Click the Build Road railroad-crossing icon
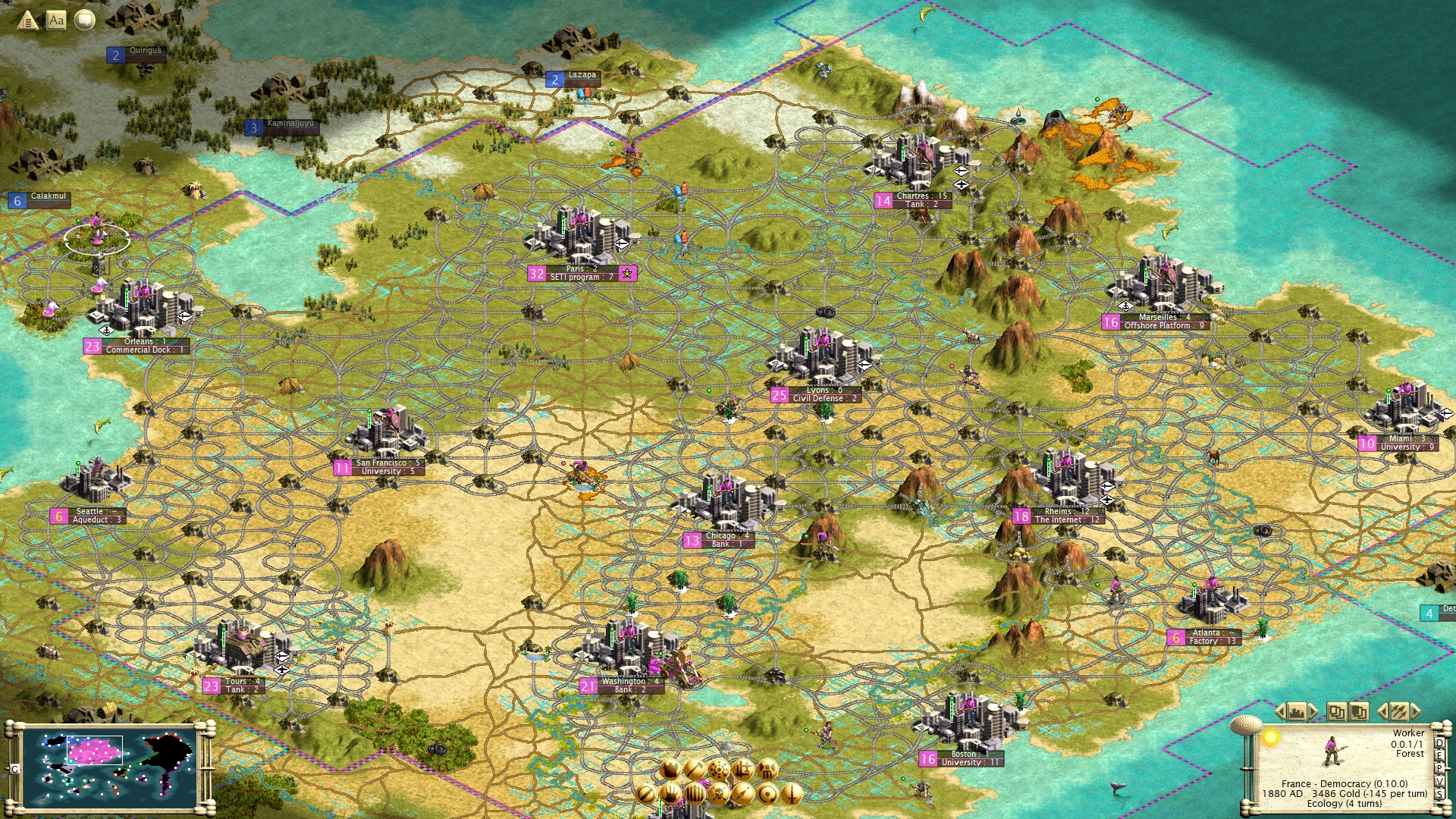The height and width of the screenshot is (819, 1456). pyautogui.click(x=742, y=770)
